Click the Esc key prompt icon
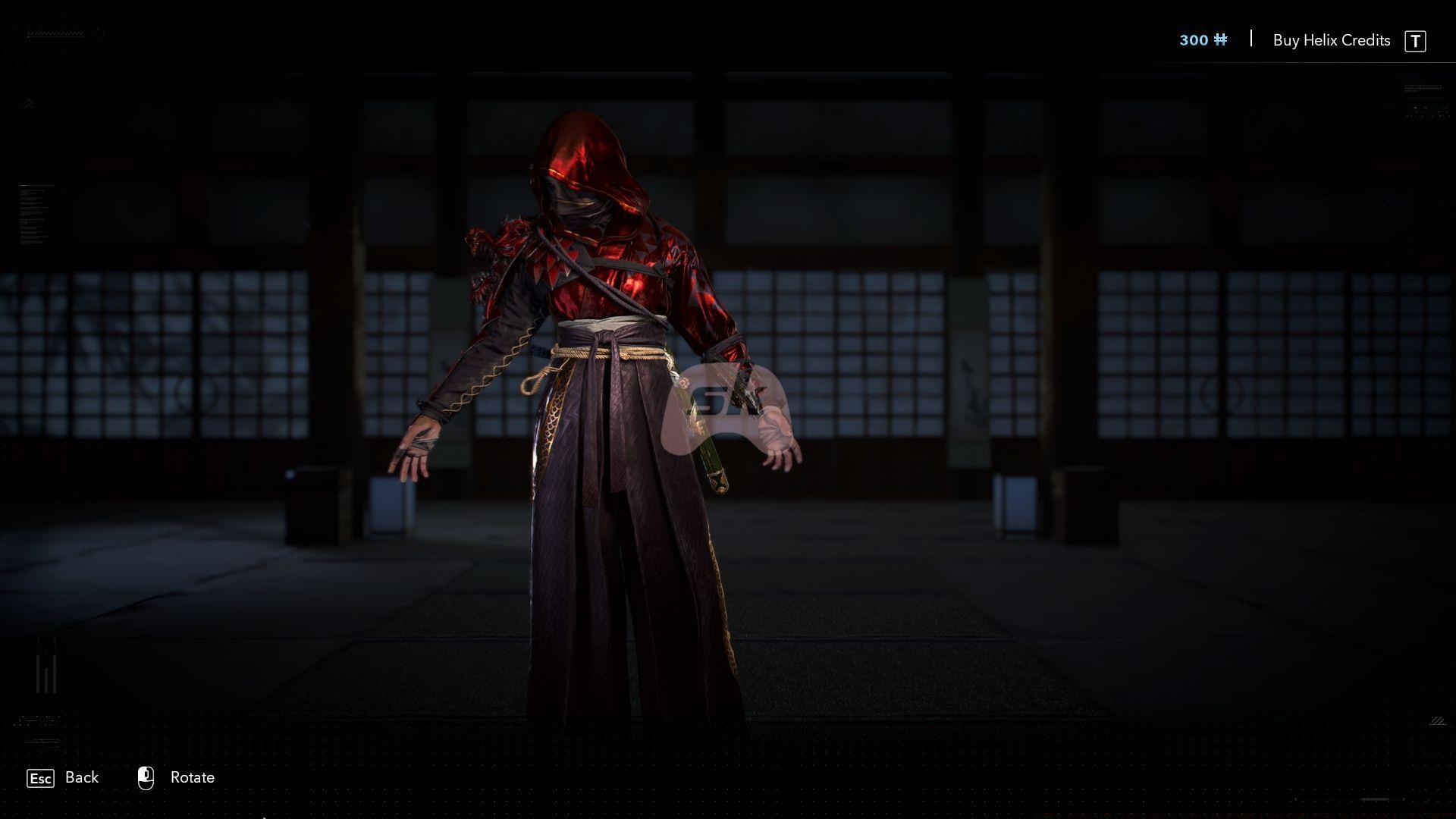 [x=39, y=778]
